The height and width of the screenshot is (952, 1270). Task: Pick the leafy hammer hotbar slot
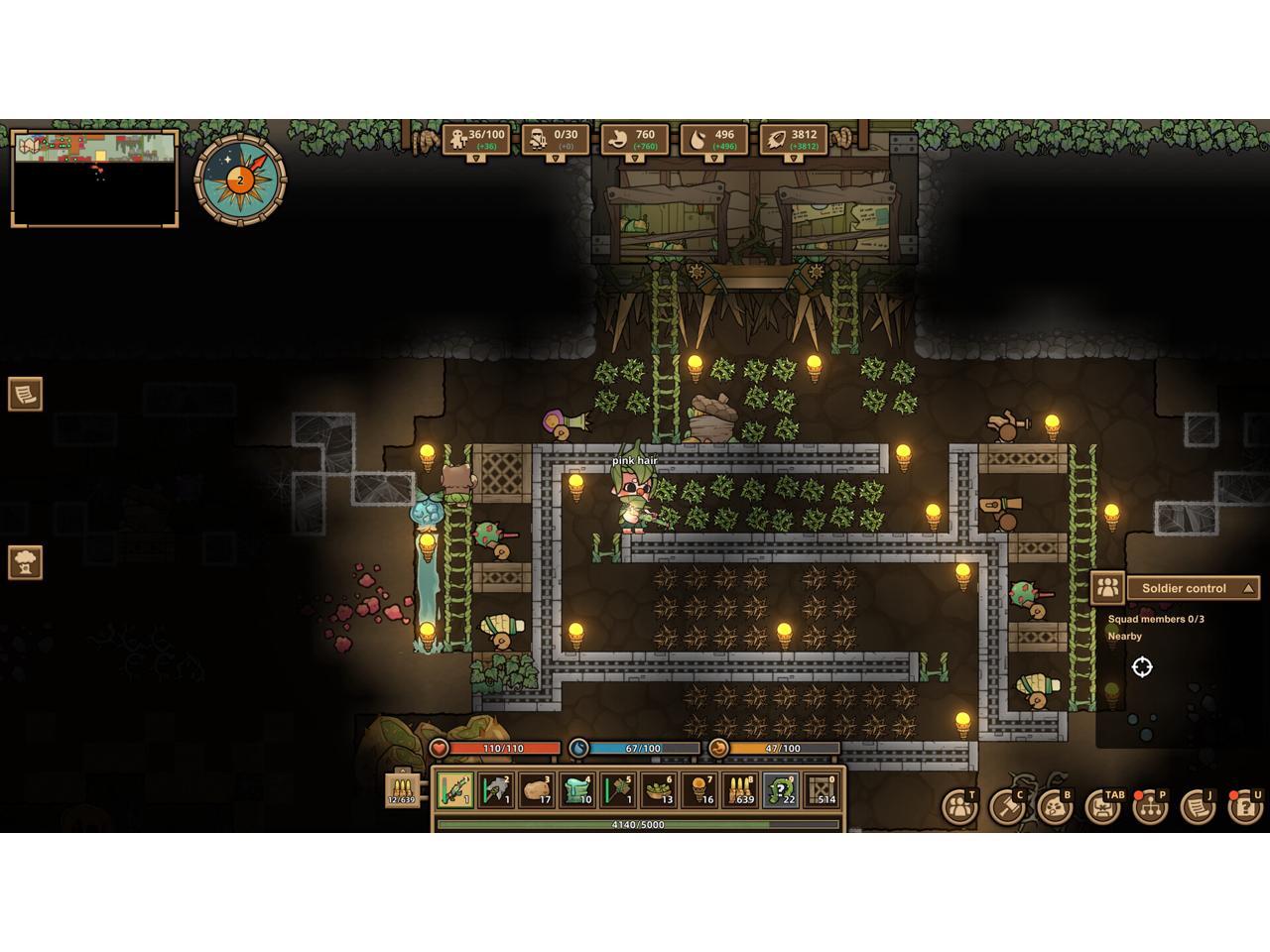click(x=618, y=790)
